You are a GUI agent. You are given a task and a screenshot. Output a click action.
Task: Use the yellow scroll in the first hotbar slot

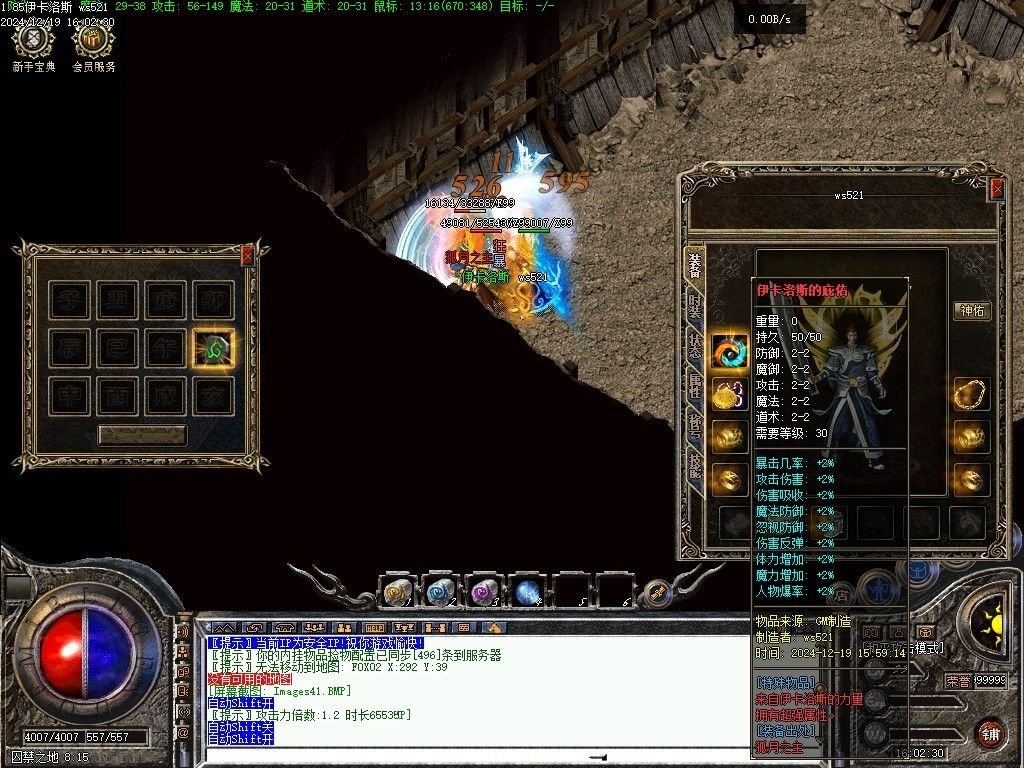click(x=398, y=593)
